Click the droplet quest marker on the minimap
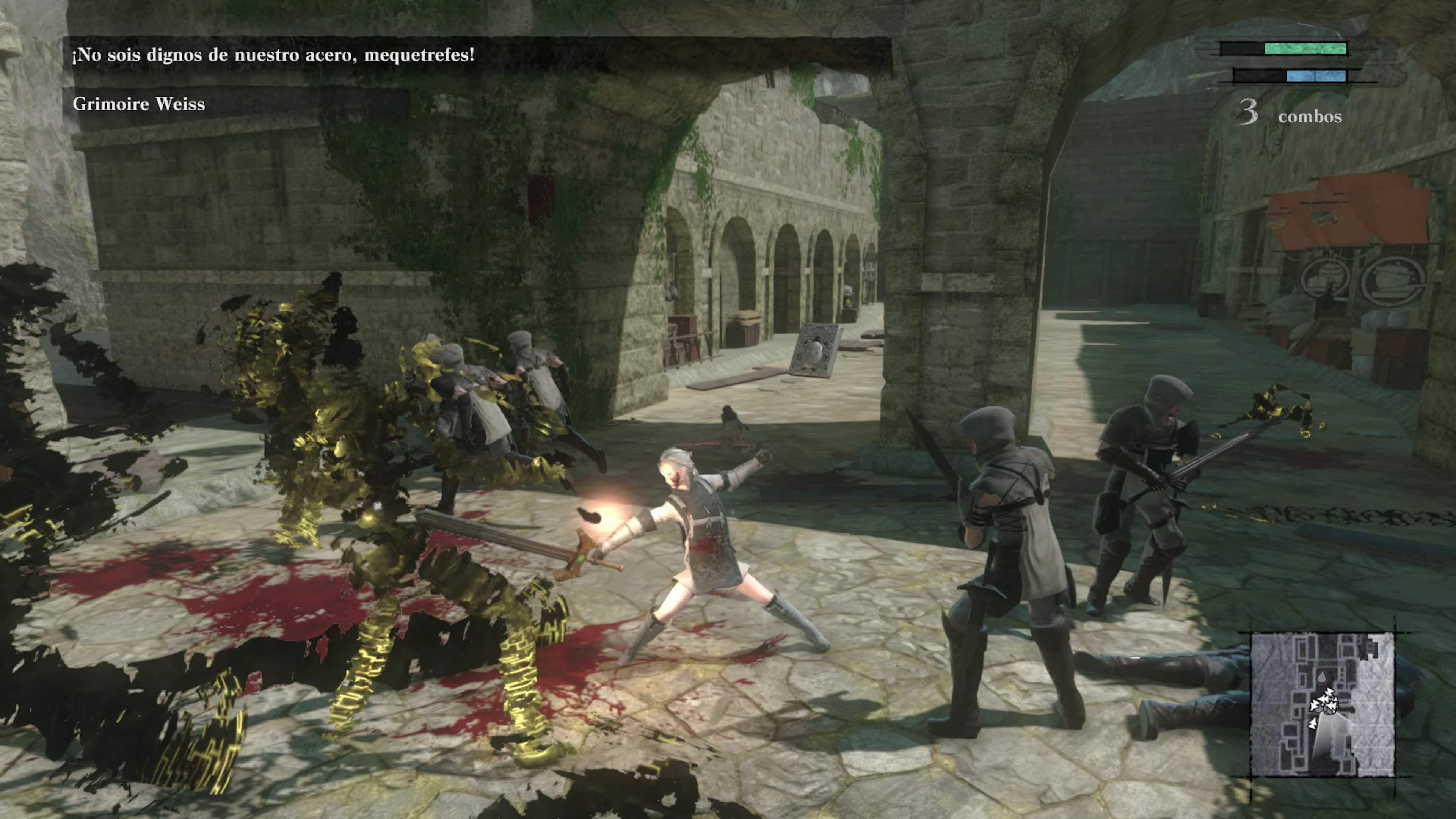 [x=1322, y=676]
